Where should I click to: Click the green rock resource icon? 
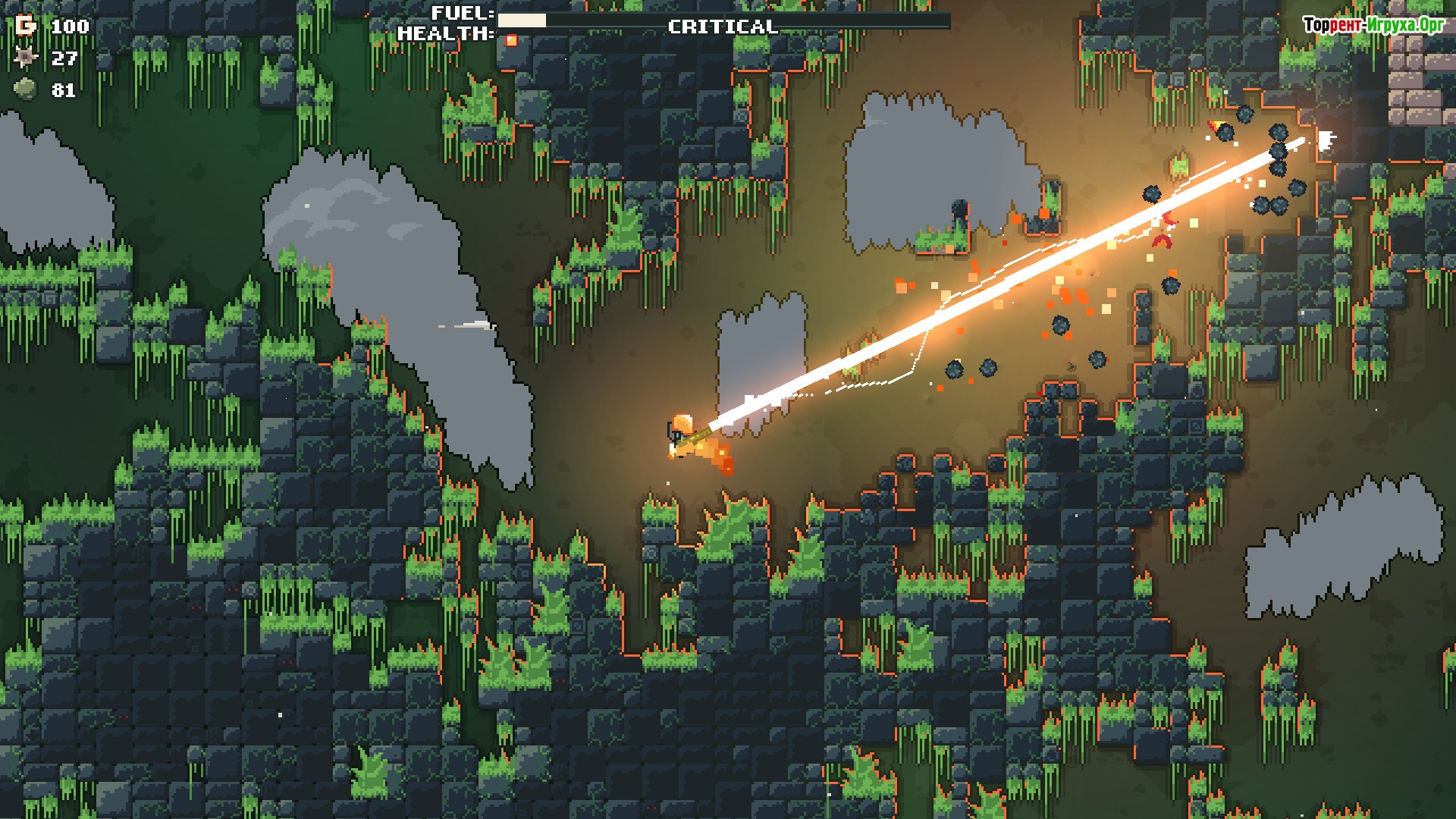pyautogui.click(x=26, y=89)
